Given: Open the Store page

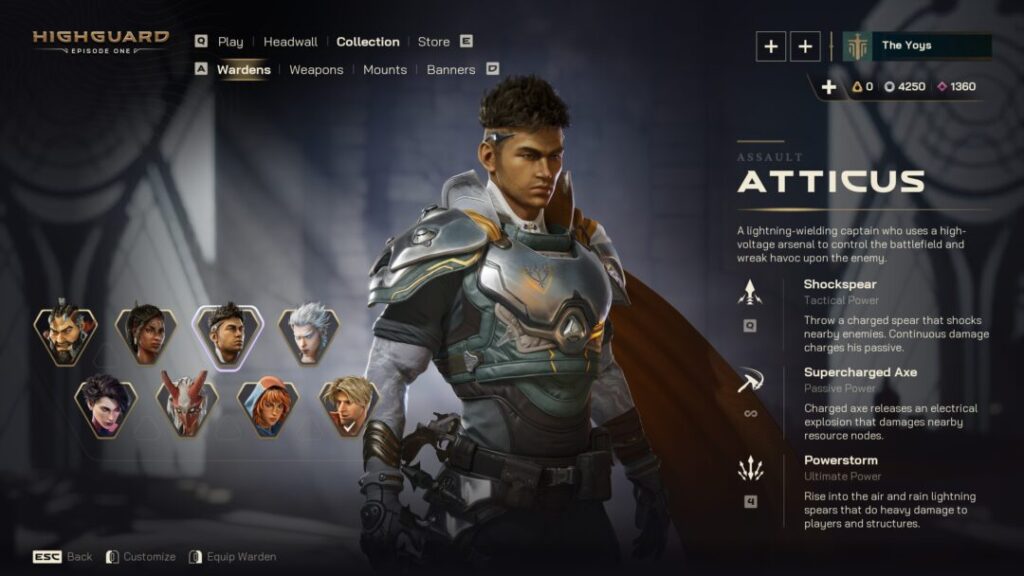Looking at the screenshot, I should tap(433, 42).
